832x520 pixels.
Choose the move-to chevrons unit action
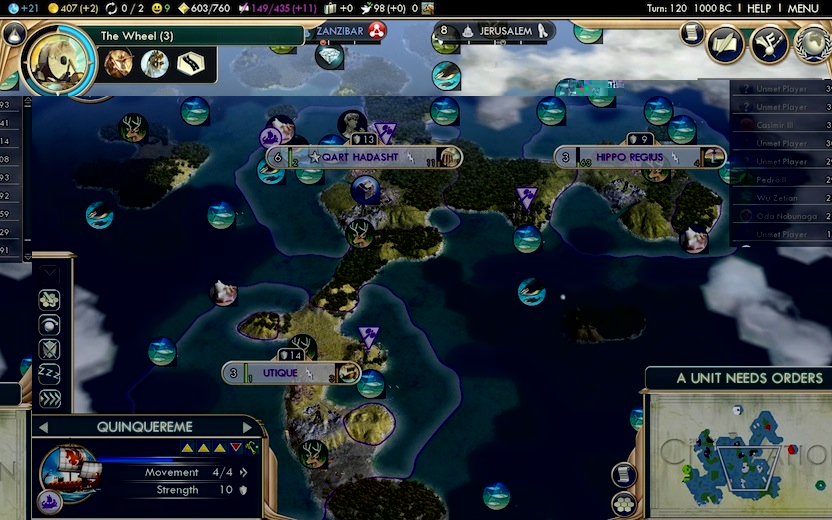point(49,399)
